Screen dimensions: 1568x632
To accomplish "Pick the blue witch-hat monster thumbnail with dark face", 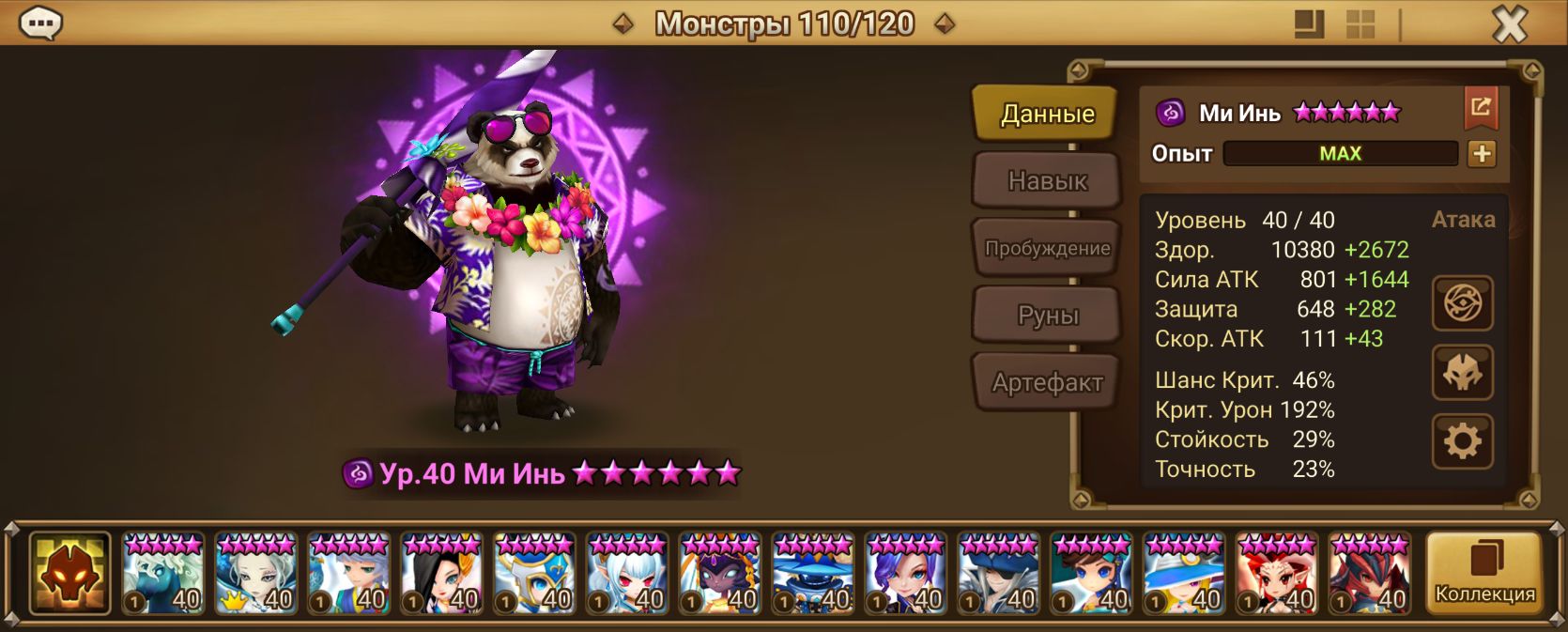I will click(813, 574).
